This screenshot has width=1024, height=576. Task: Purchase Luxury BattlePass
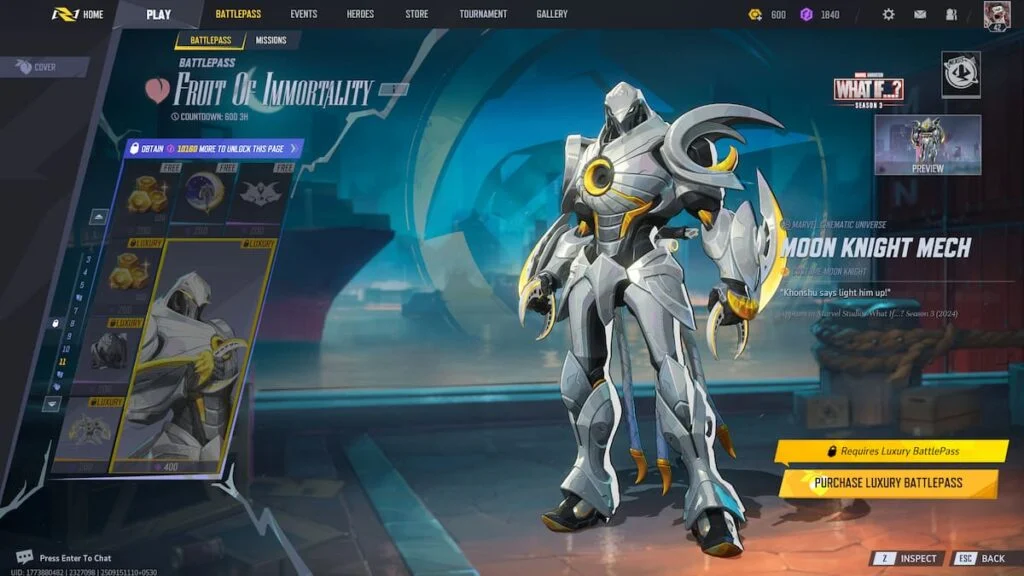pyautogui.click(x=888, y=483)
